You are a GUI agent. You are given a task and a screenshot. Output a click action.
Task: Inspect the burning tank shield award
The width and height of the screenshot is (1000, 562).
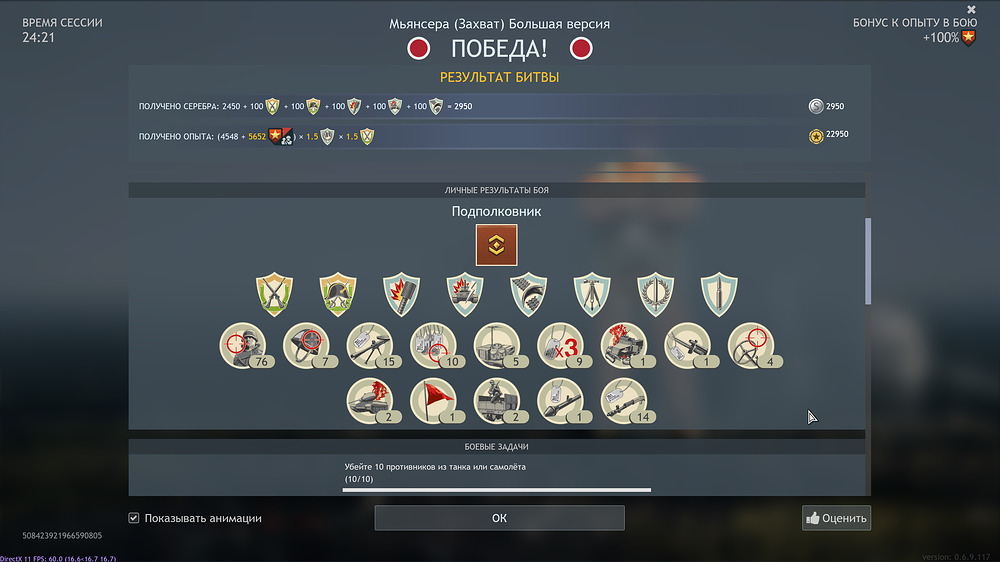465,294
